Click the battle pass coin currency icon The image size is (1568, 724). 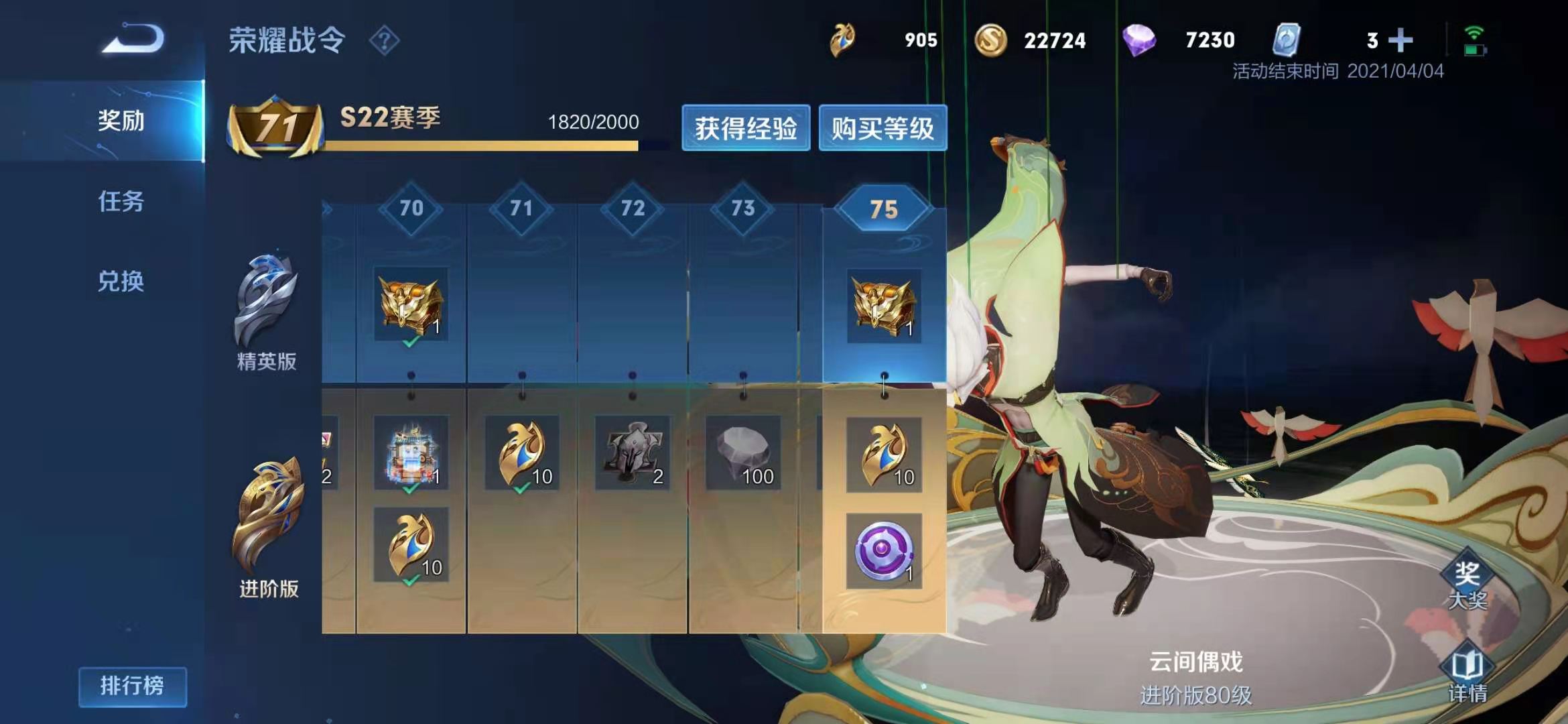(842, 40)
